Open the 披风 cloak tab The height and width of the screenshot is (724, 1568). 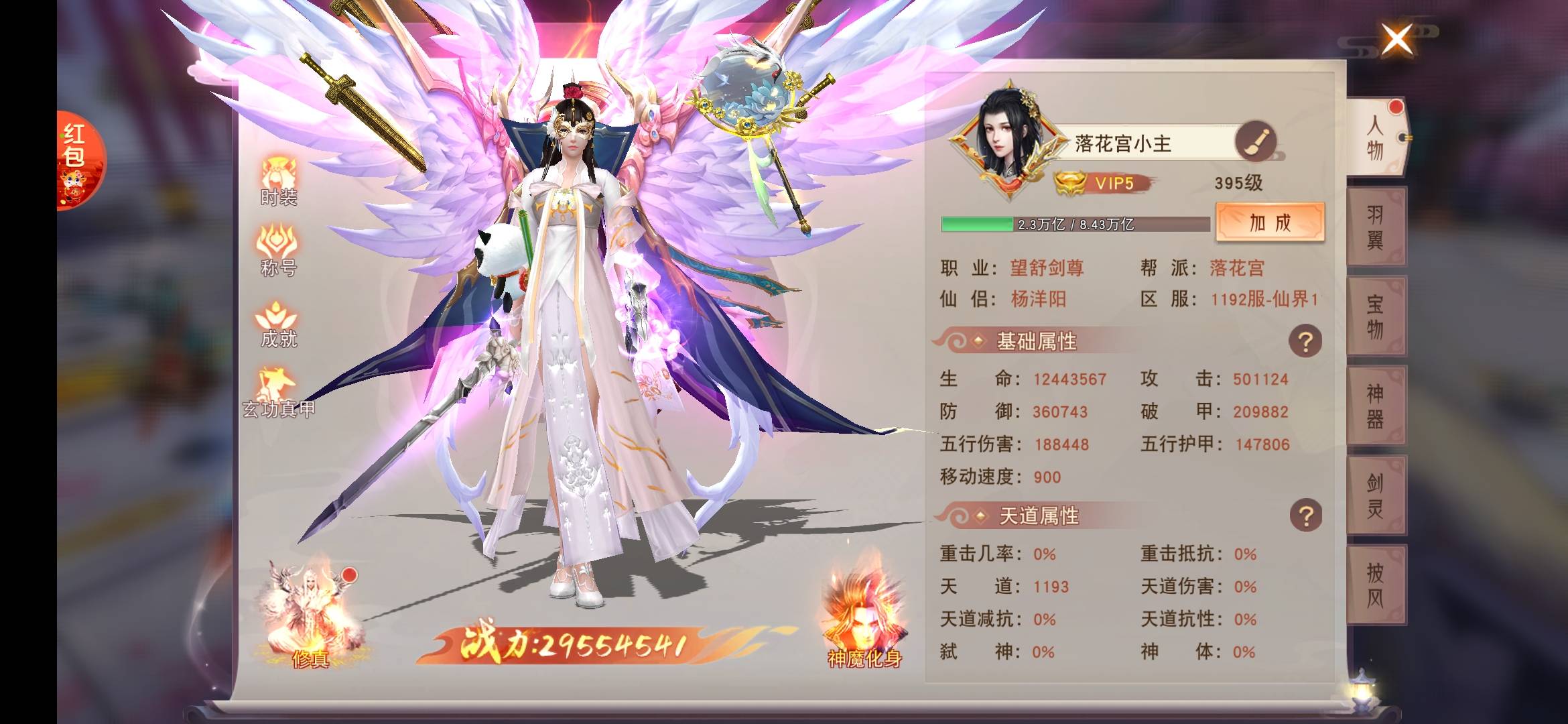tap(1375, 585)
